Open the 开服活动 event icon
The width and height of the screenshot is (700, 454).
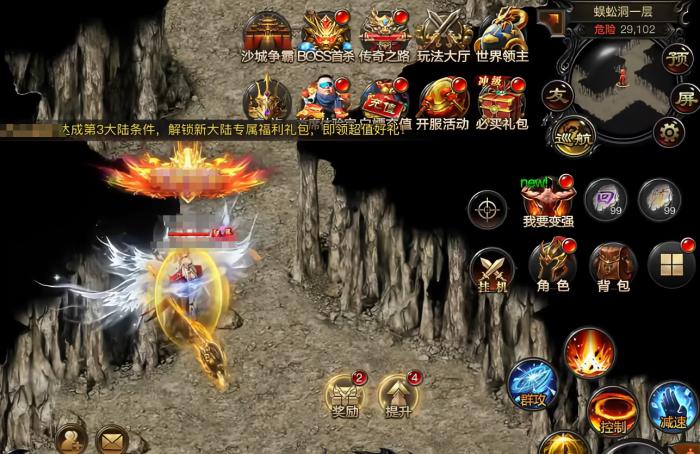(441, 102)
